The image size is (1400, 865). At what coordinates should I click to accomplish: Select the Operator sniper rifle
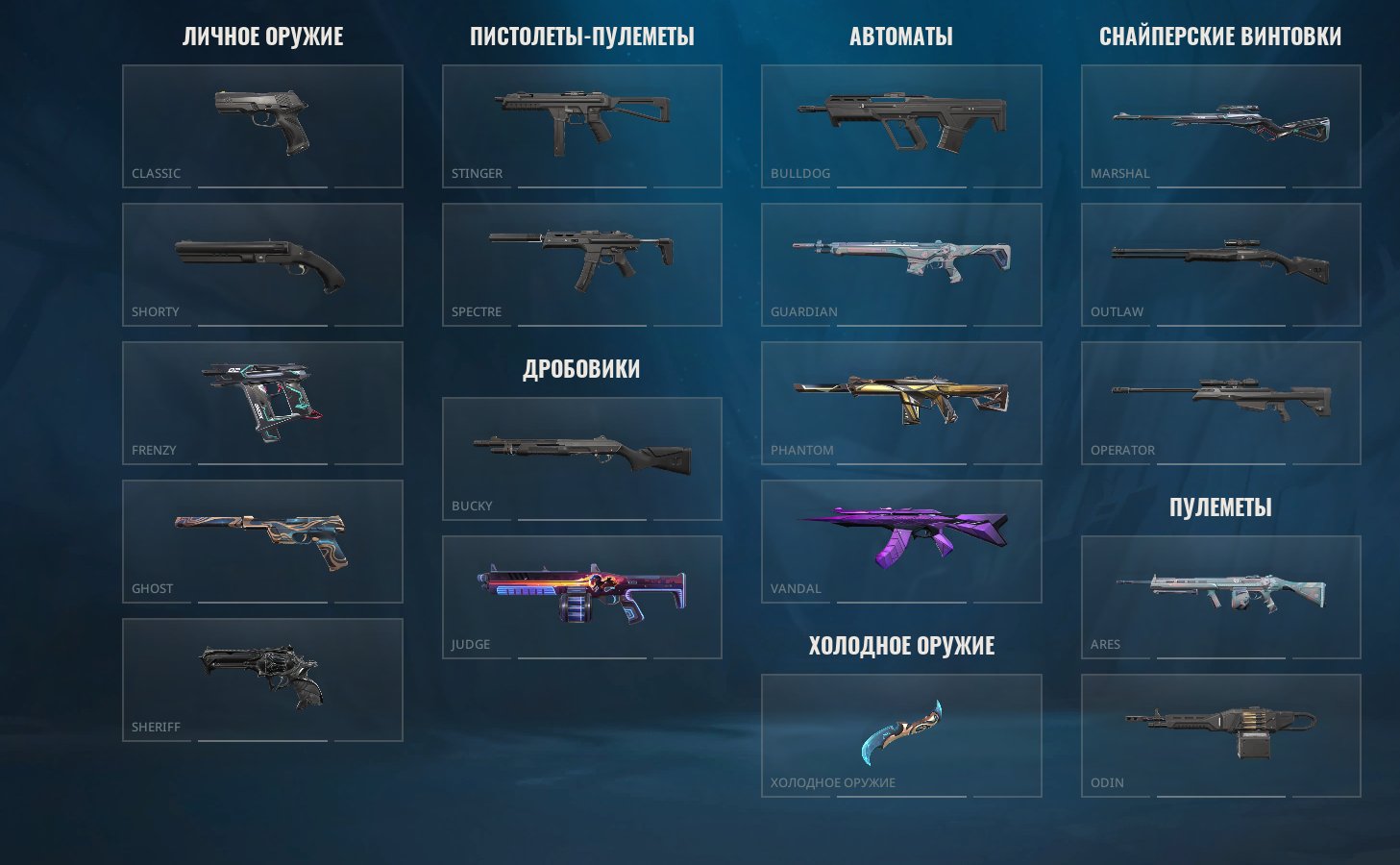click(x=1220, y=403)
